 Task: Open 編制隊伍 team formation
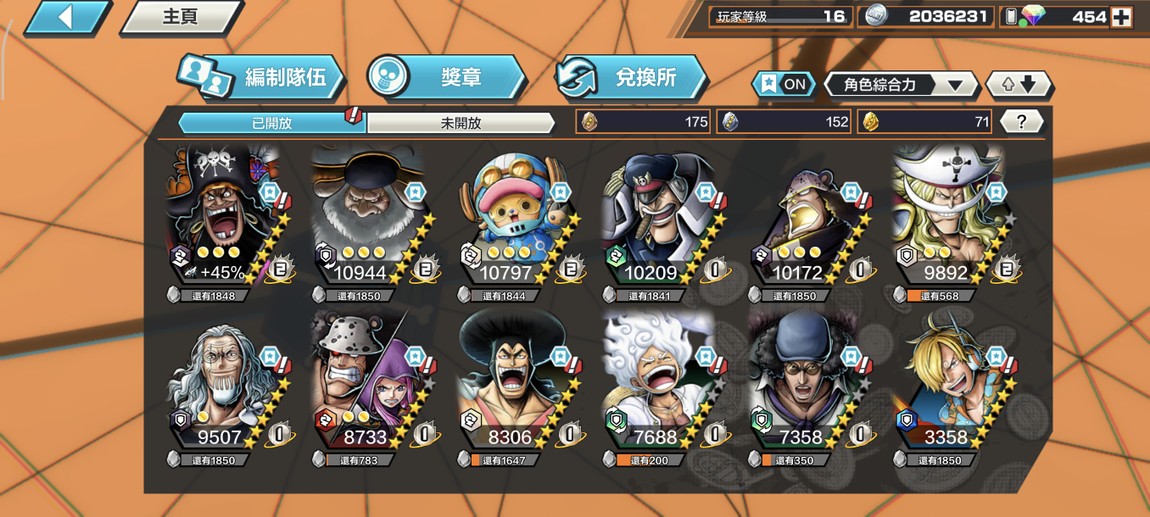point(262,77)
